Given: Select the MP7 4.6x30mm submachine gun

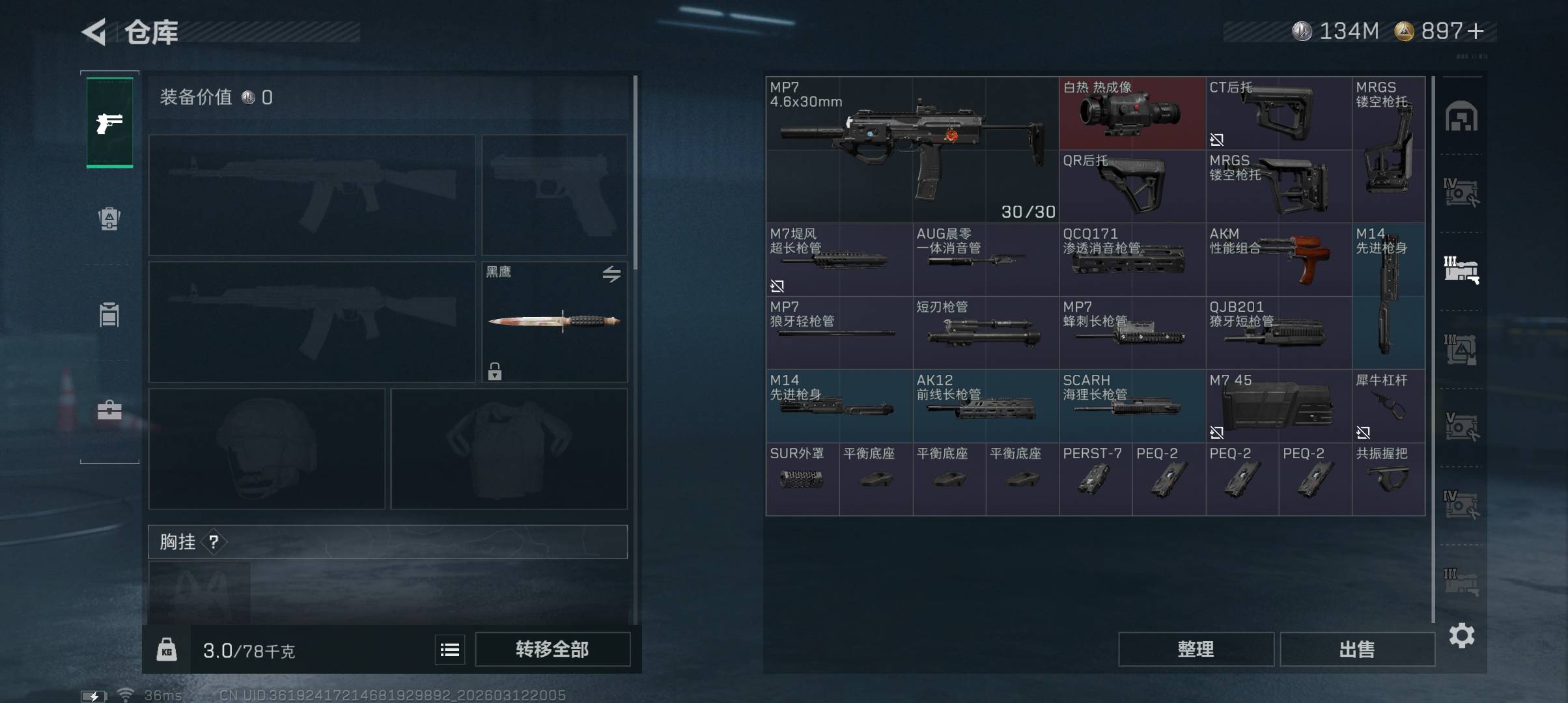Looking at the screenshot, I should [912, 150].
